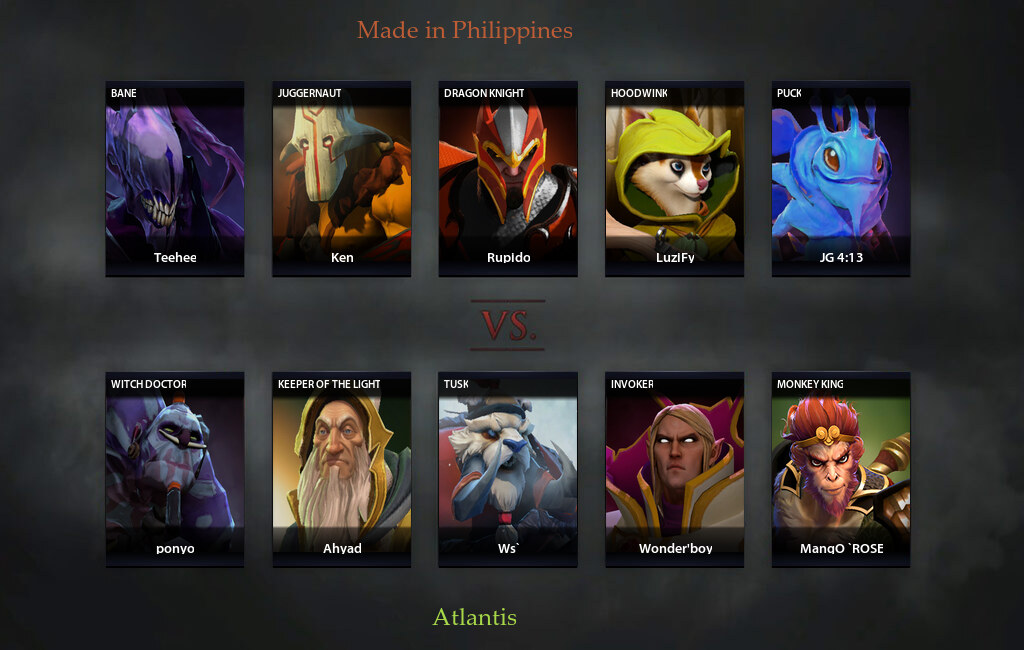The image size is (1024, 650).
Task: Select Teehee's Bane hero card
Action: click(175, 178)
